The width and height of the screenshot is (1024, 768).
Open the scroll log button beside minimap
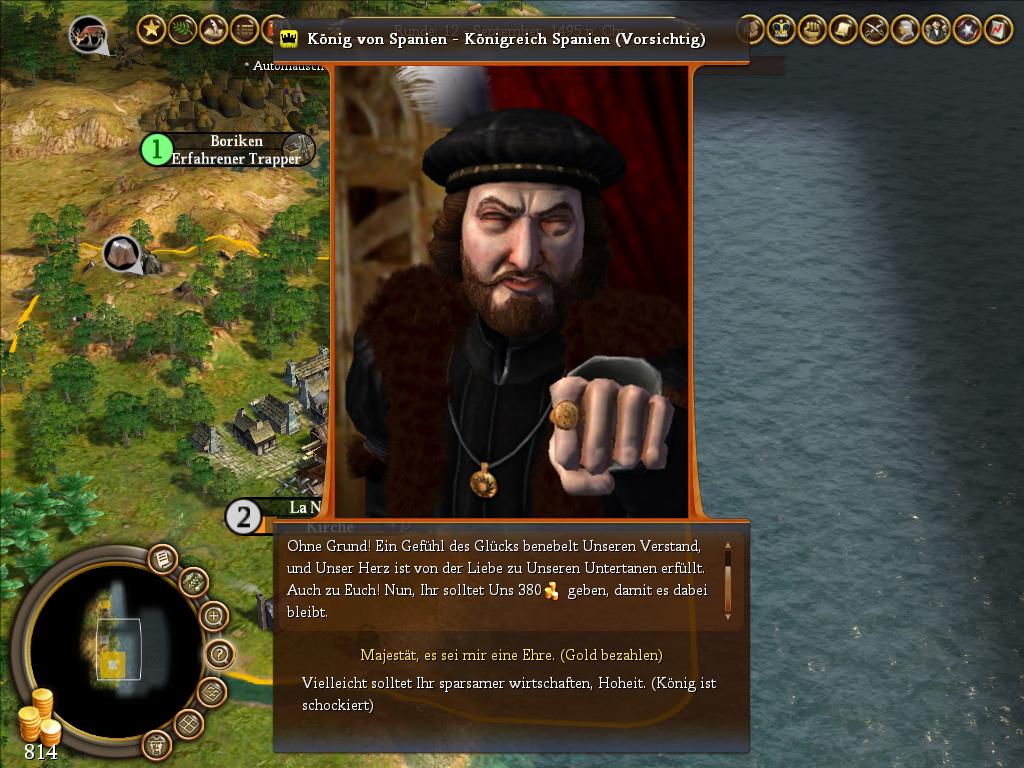[162, 559]
